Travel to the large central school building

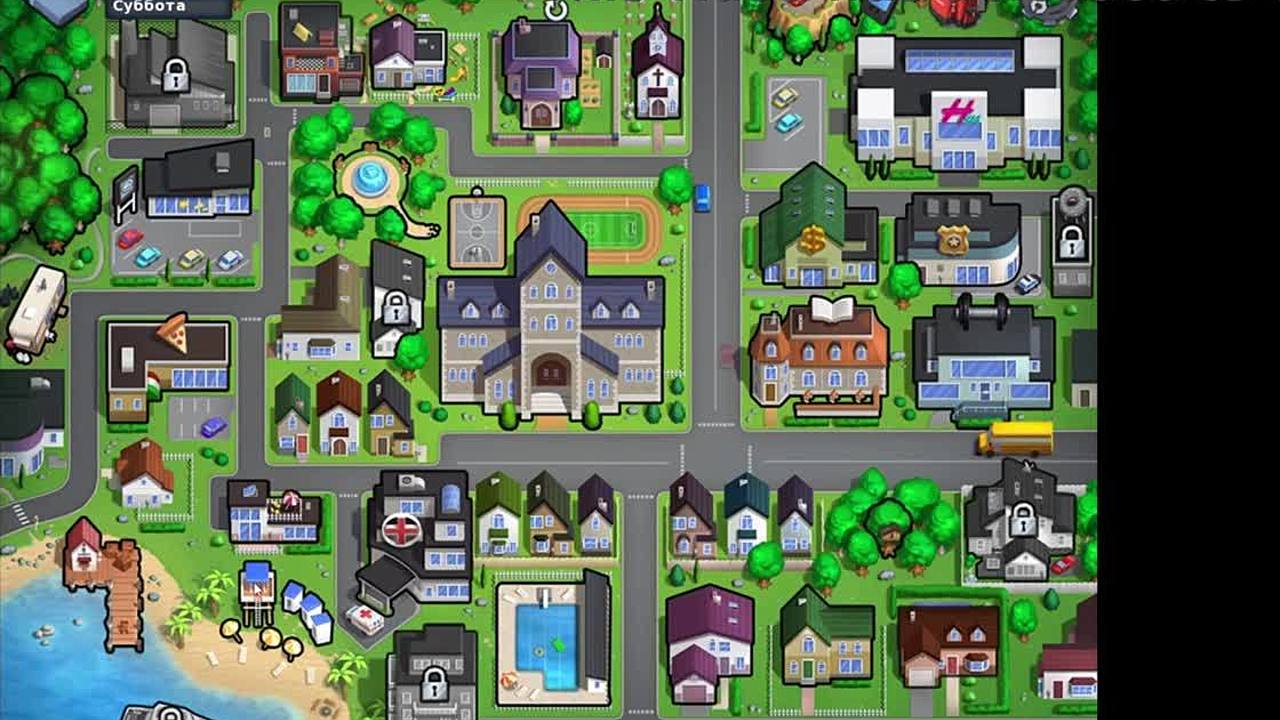coord(550,320)
